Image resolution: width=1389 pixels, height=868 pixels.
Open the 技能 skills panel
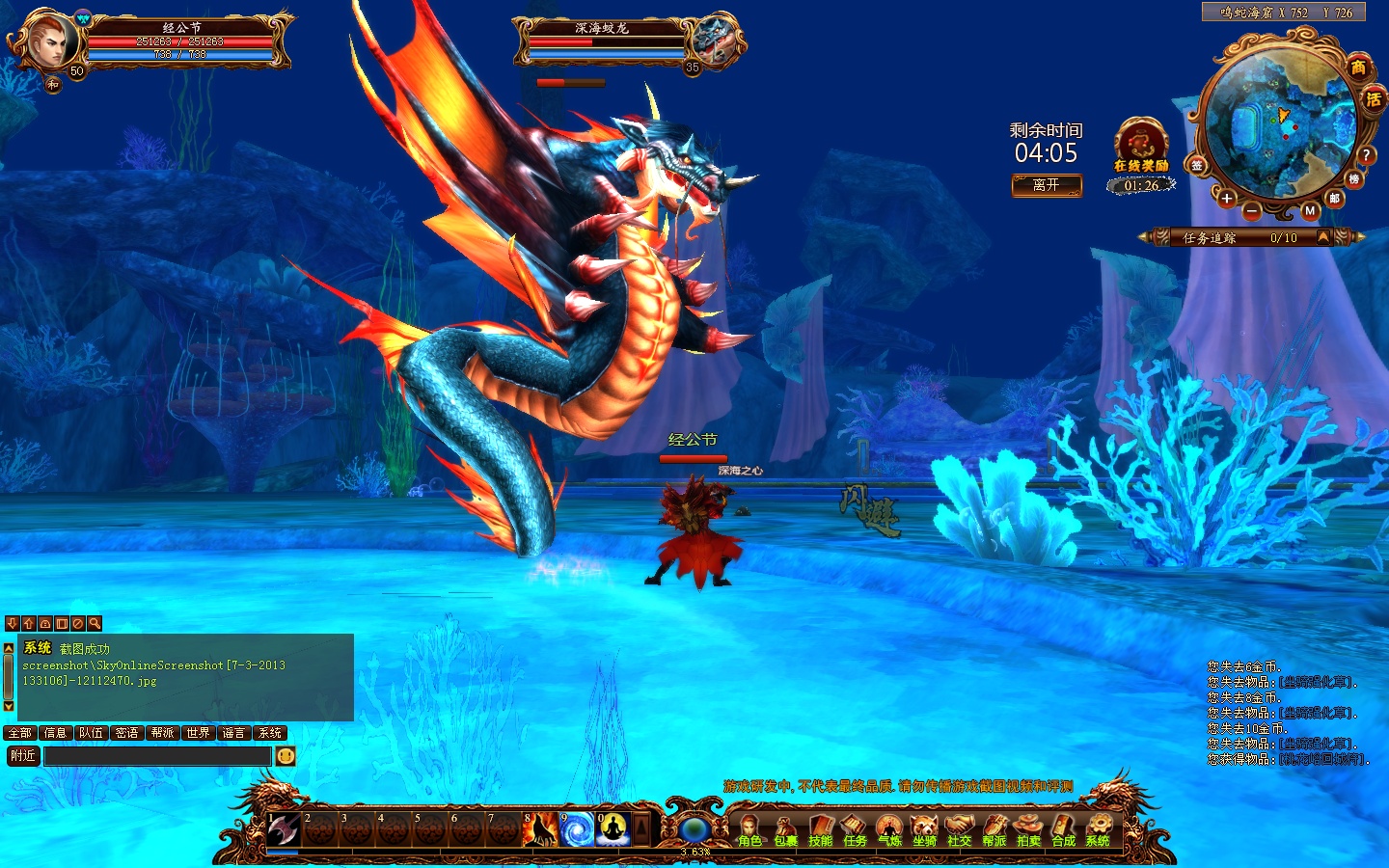[820, 829]
